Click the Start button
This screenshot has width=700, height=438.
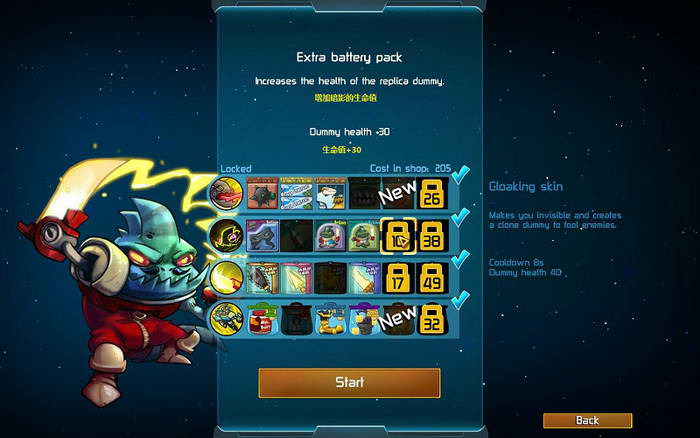pyautogui.click(x=349, y=382)
